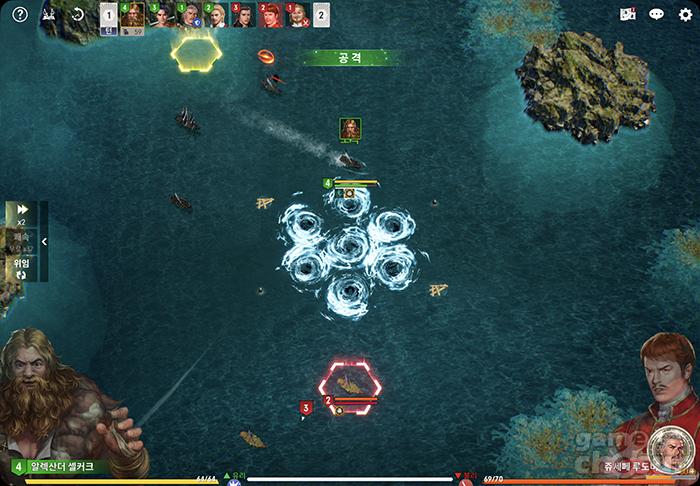Open the settings gear menu
Viewport: 700px width, 486px height.
pyautogui.click(x=685, y=15)
